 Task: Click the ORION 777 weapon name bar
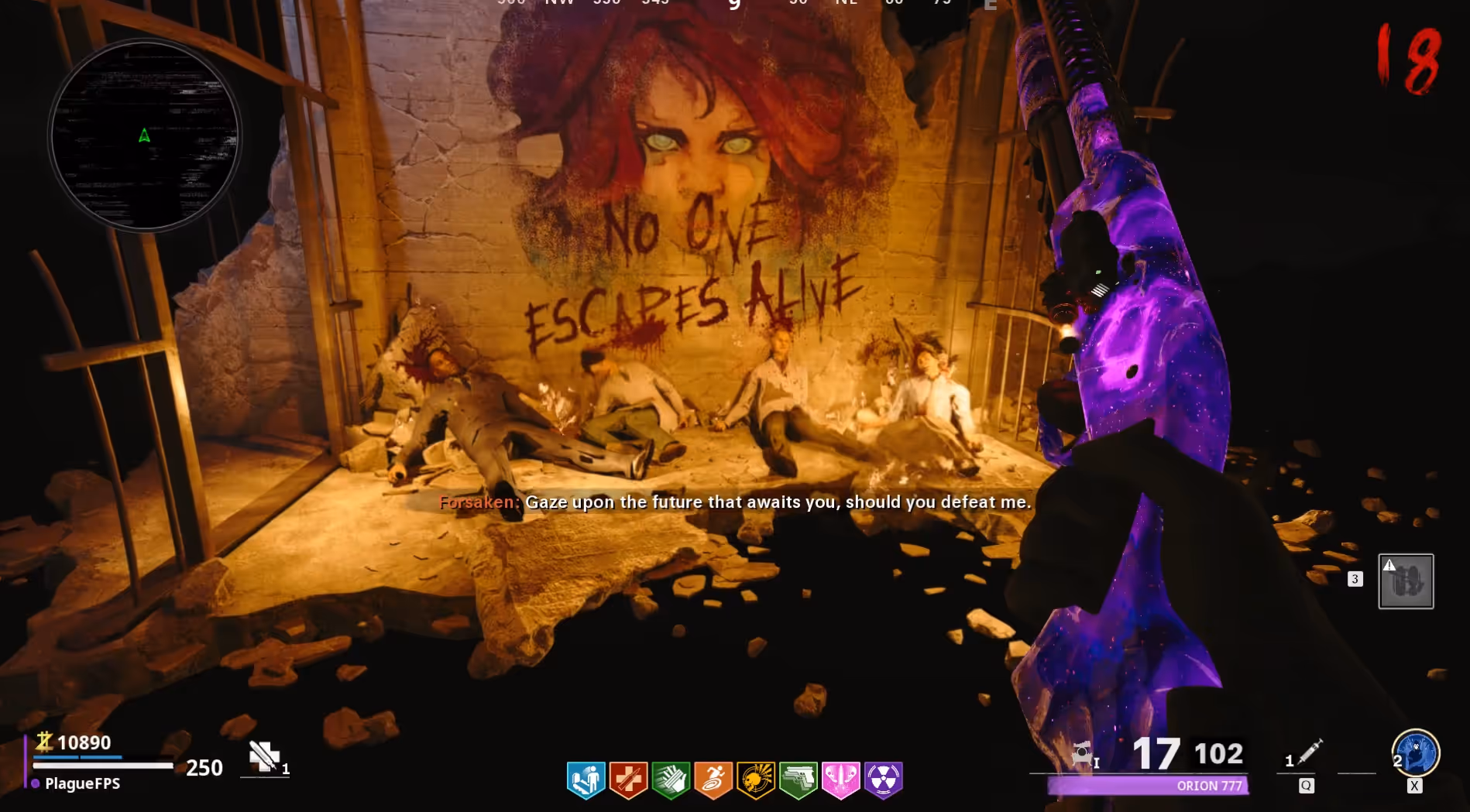coord(1148,786)
